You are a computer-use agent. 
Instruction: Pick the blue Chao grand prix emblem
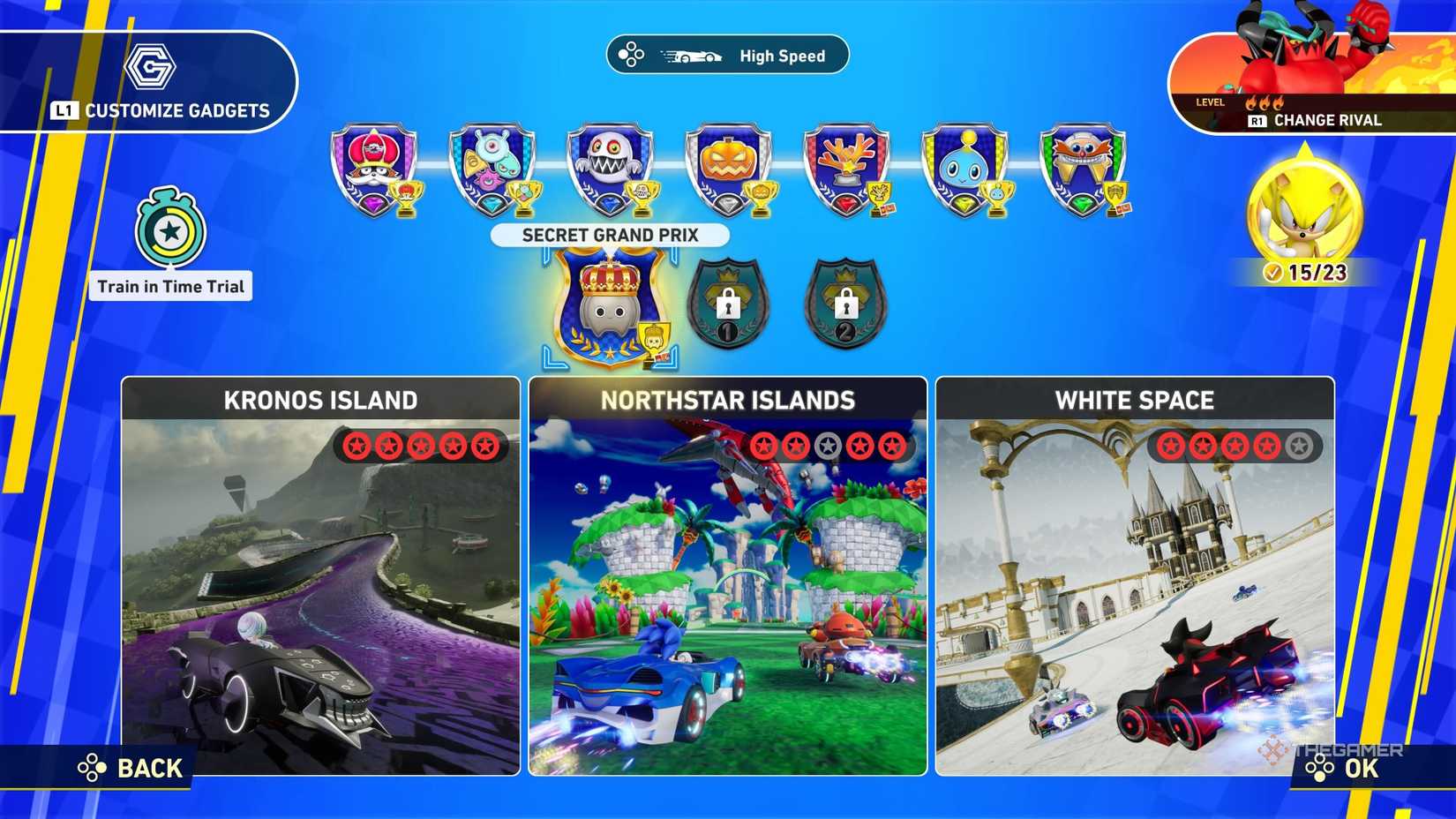965,169
